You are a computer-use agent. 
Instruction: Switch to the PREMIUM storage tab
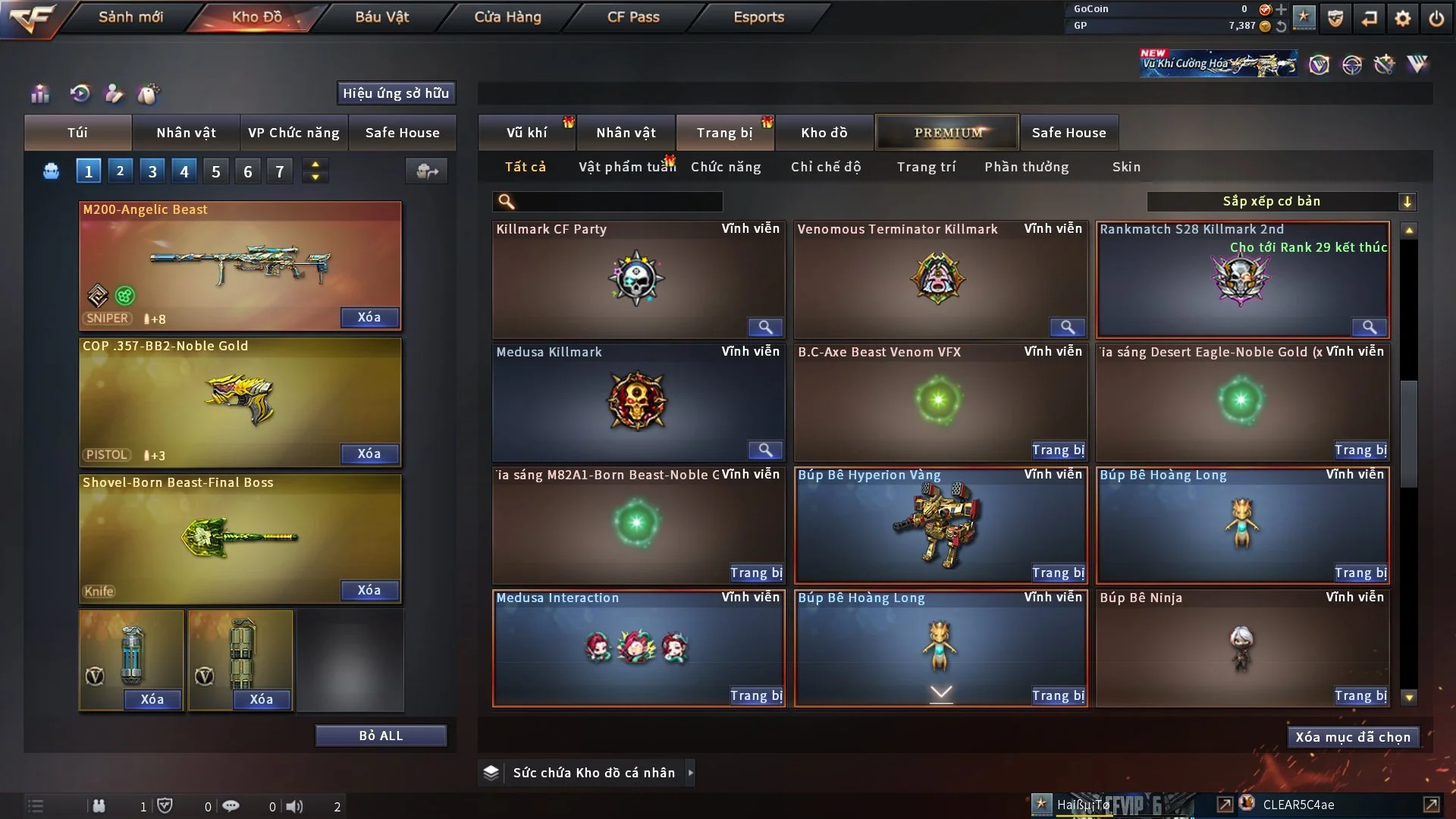(947, 133)
